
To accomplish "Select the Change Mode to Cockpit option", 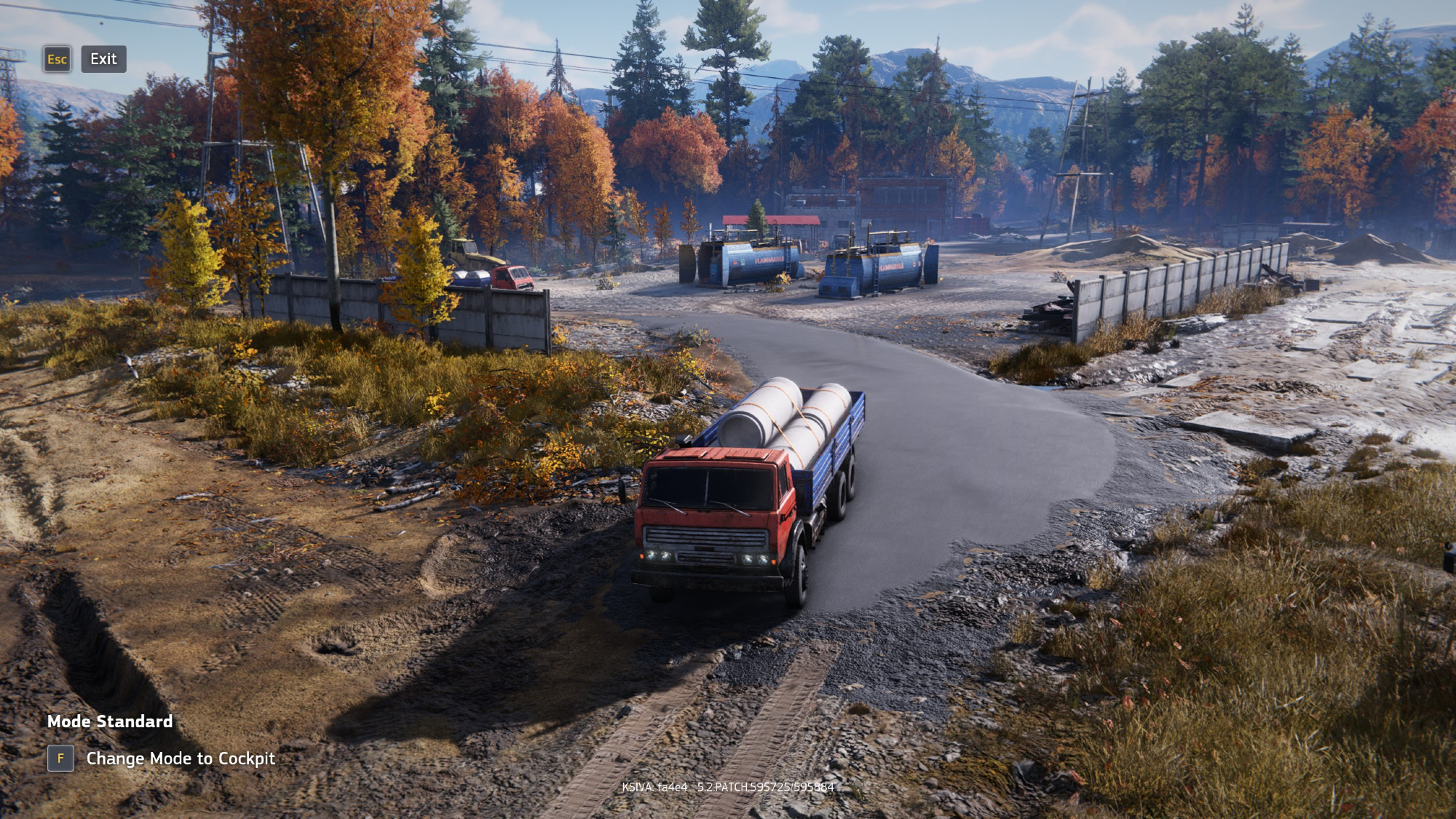I will tap(180, 759).
